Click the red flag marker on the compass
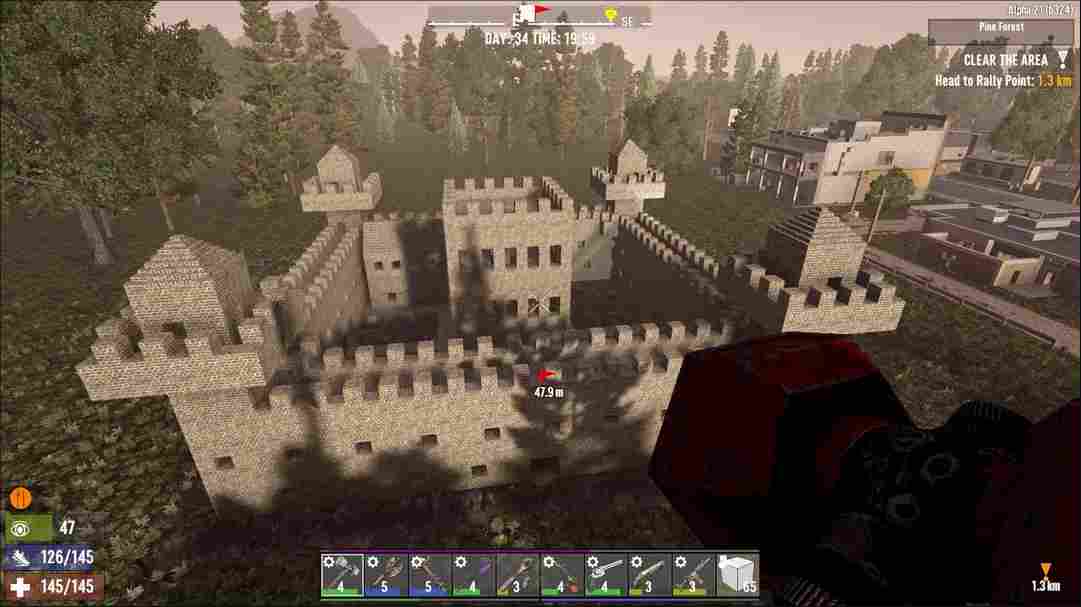 (x=541, y=11)
